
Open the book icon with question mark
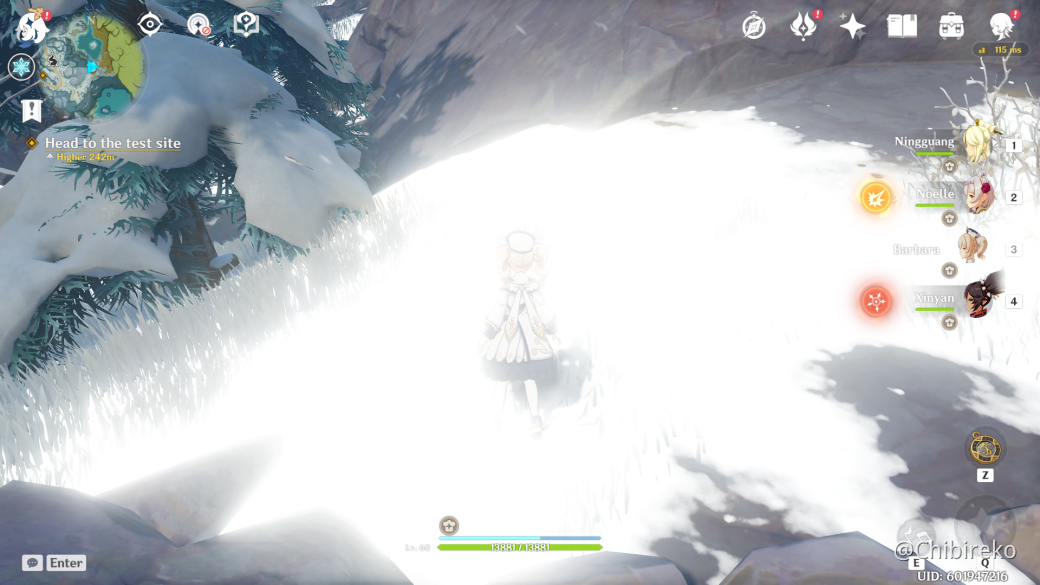coord(246,24)
